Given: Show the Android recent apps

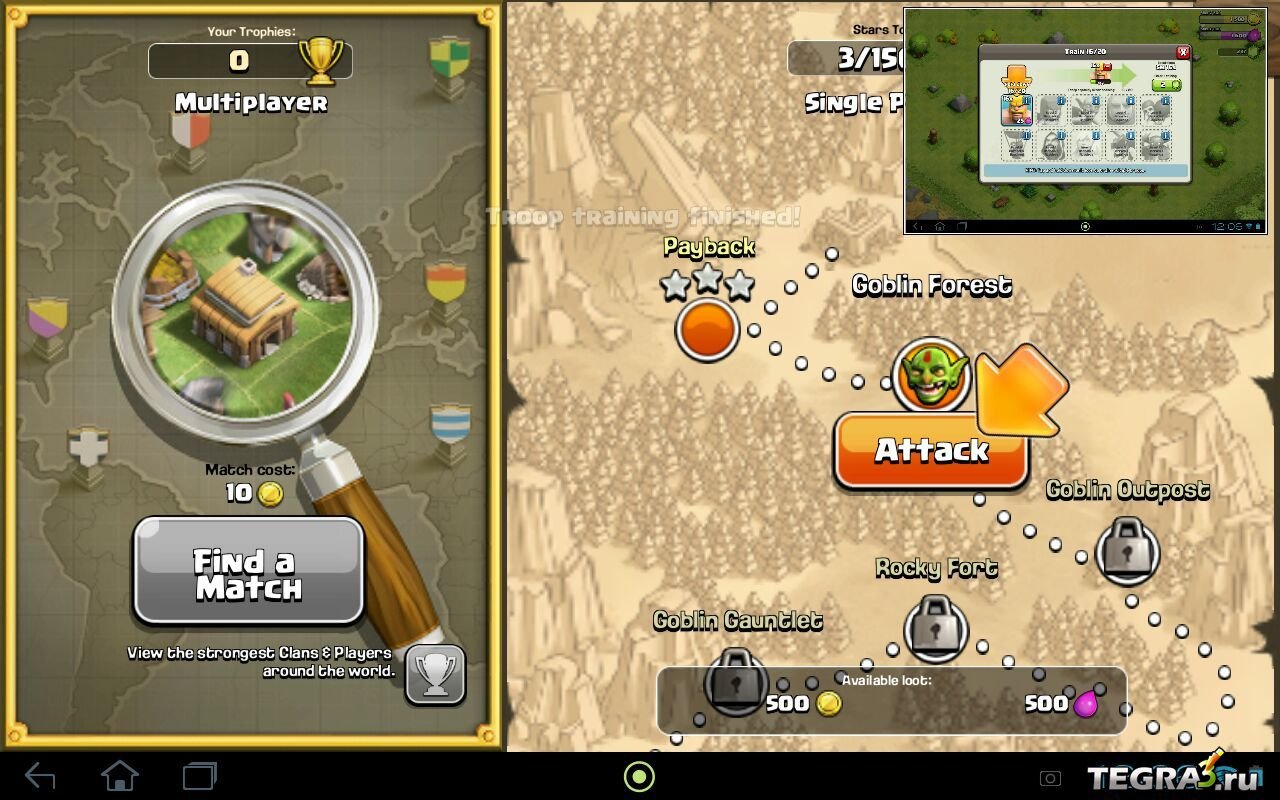Looking at the screenshot, I should 200,776.
